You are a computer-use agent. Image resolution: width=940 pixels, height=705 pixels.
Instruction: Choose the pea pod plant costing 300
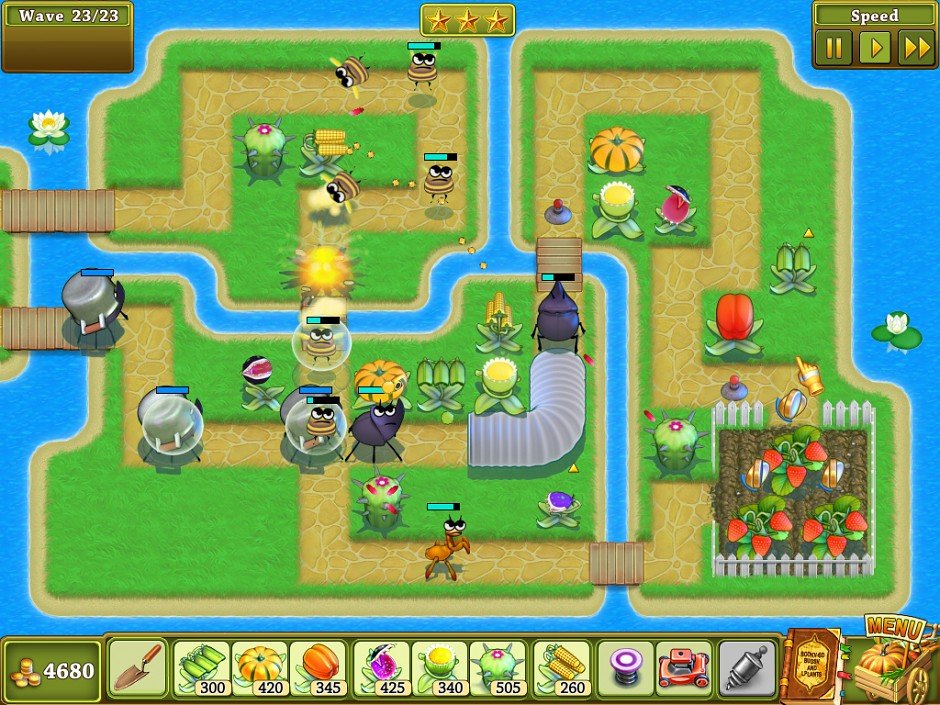[x=201, y=667]
